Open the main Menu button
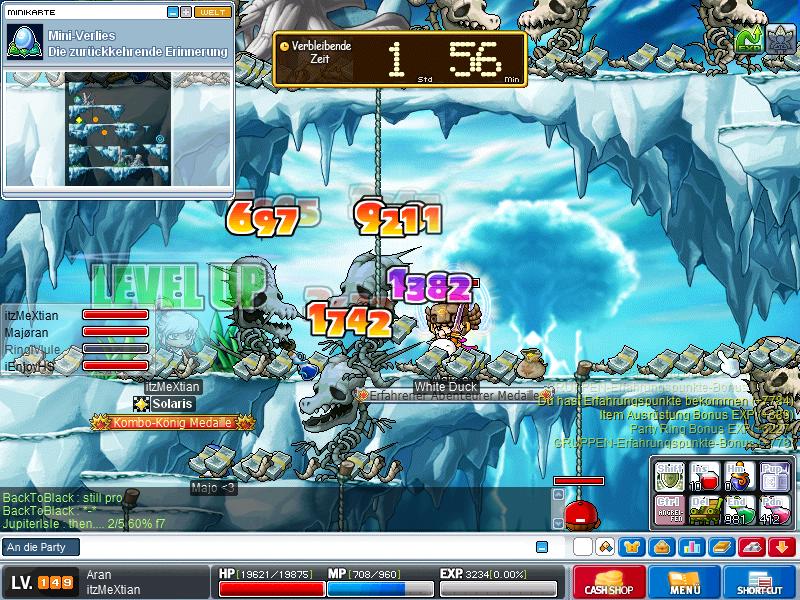The height and width of the screenshot is (600, 800). click(x=685, y=582)
